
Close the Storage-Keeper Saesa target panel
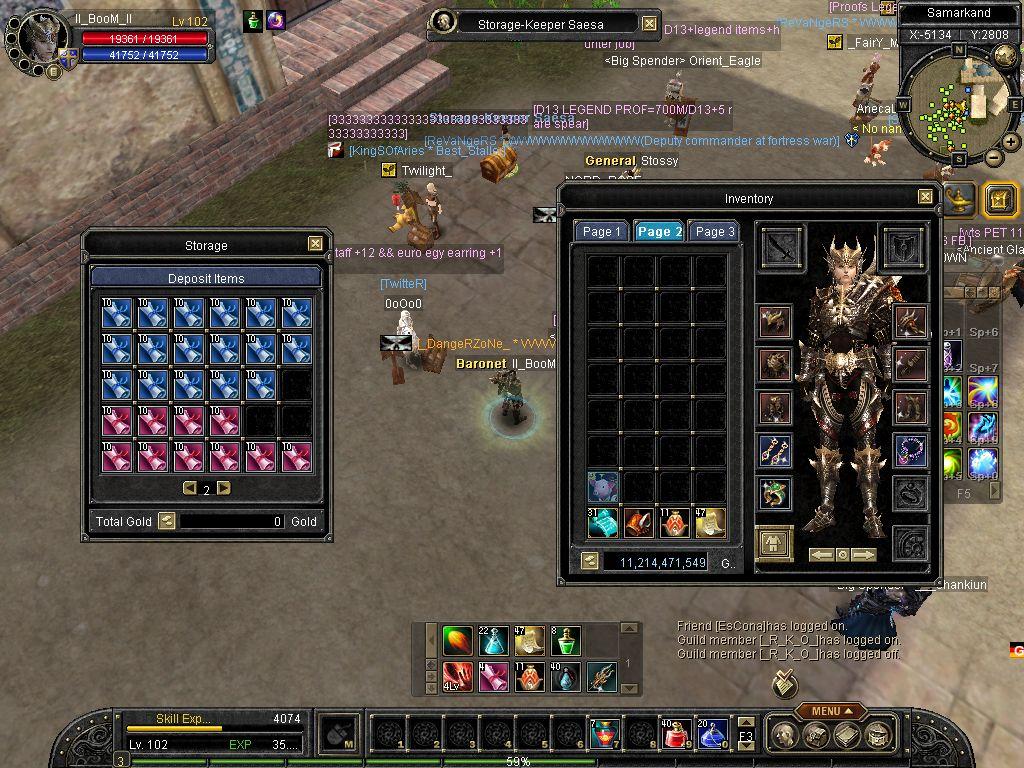click(649, 23)
